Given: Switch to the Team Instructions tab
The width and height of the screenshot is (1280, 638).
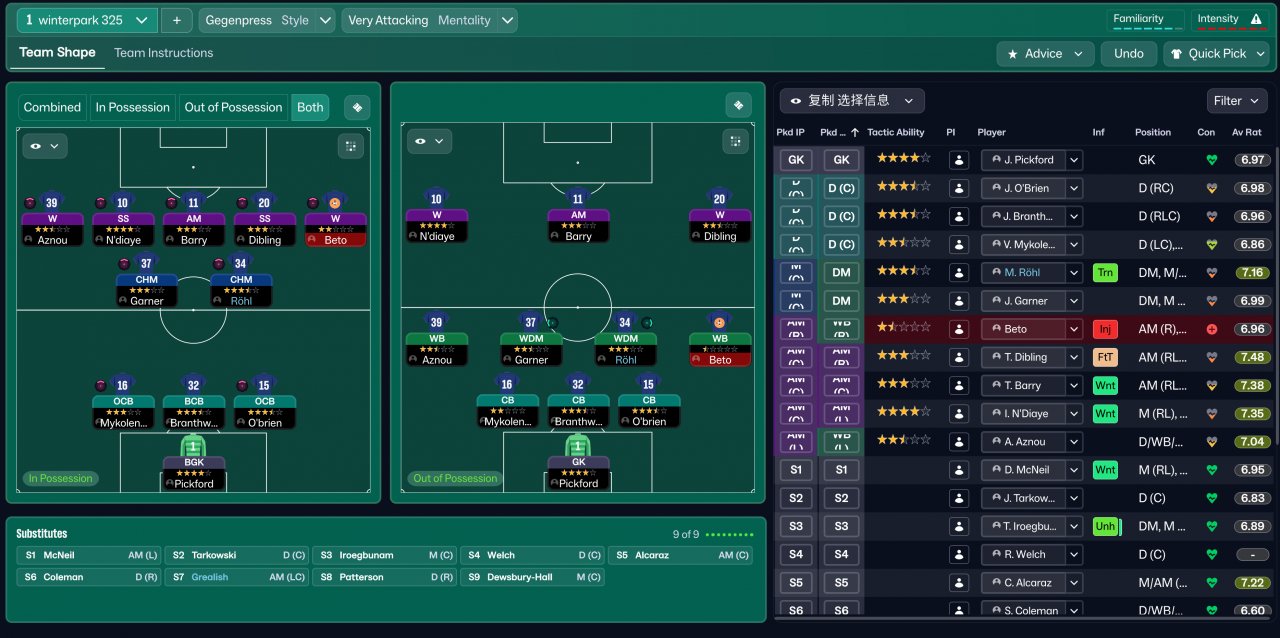Looking at the screenshot, I should 163,53.
